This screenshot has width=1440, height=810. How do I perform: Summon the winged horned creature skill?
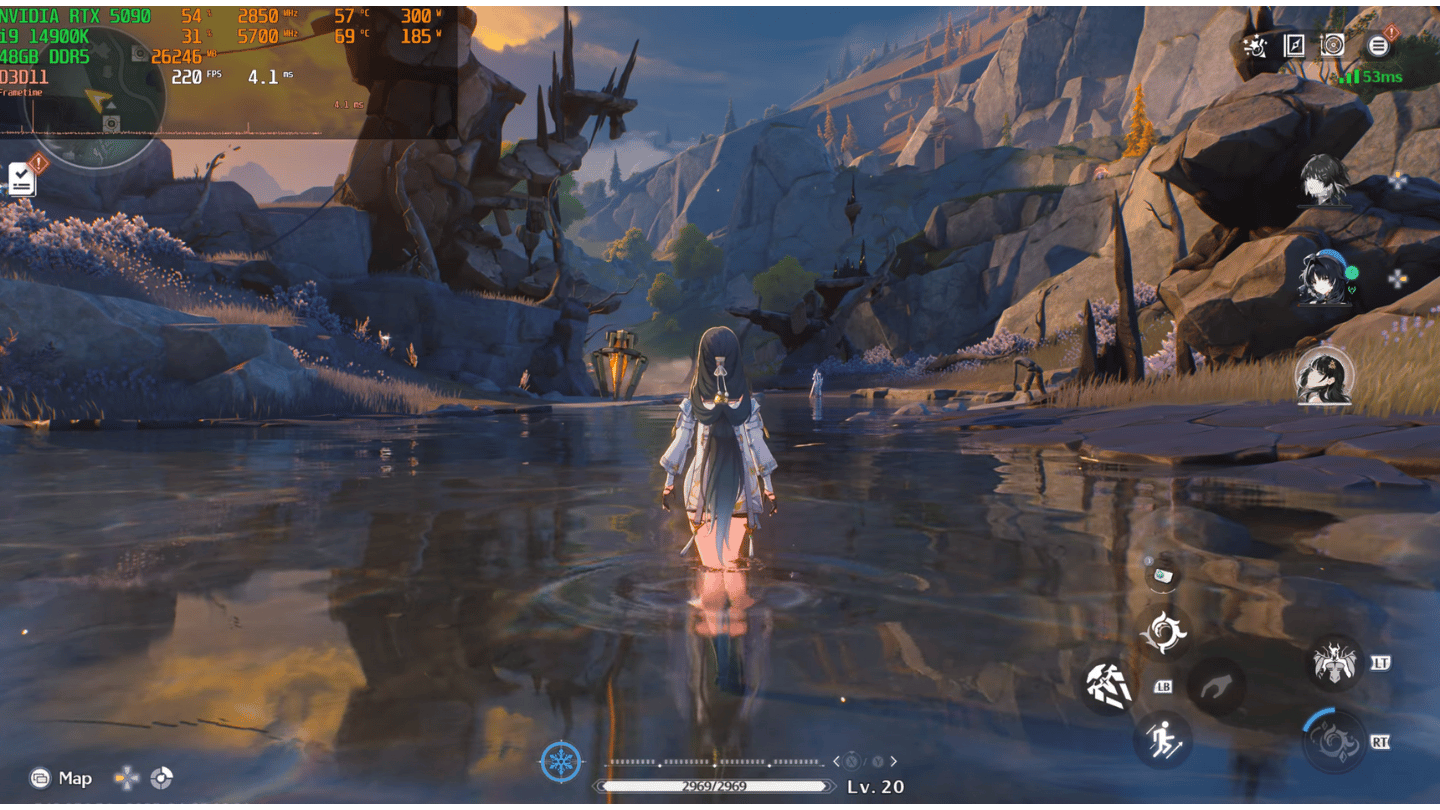point(1336,662)
